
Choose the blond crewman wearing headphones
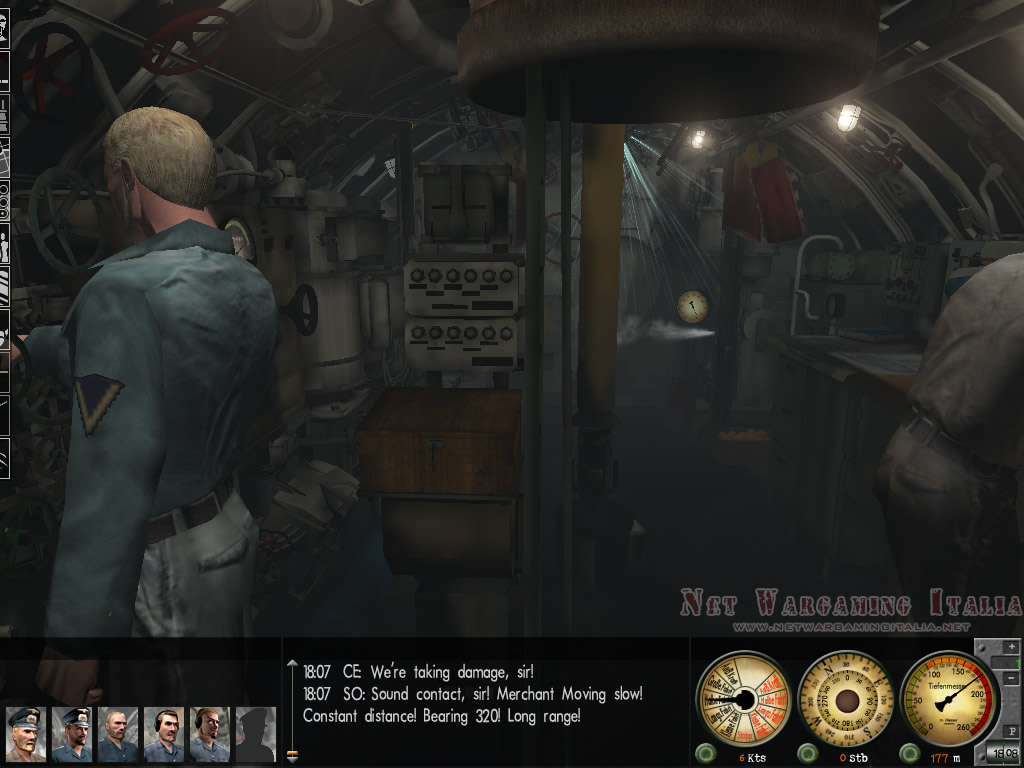(210, 734)
